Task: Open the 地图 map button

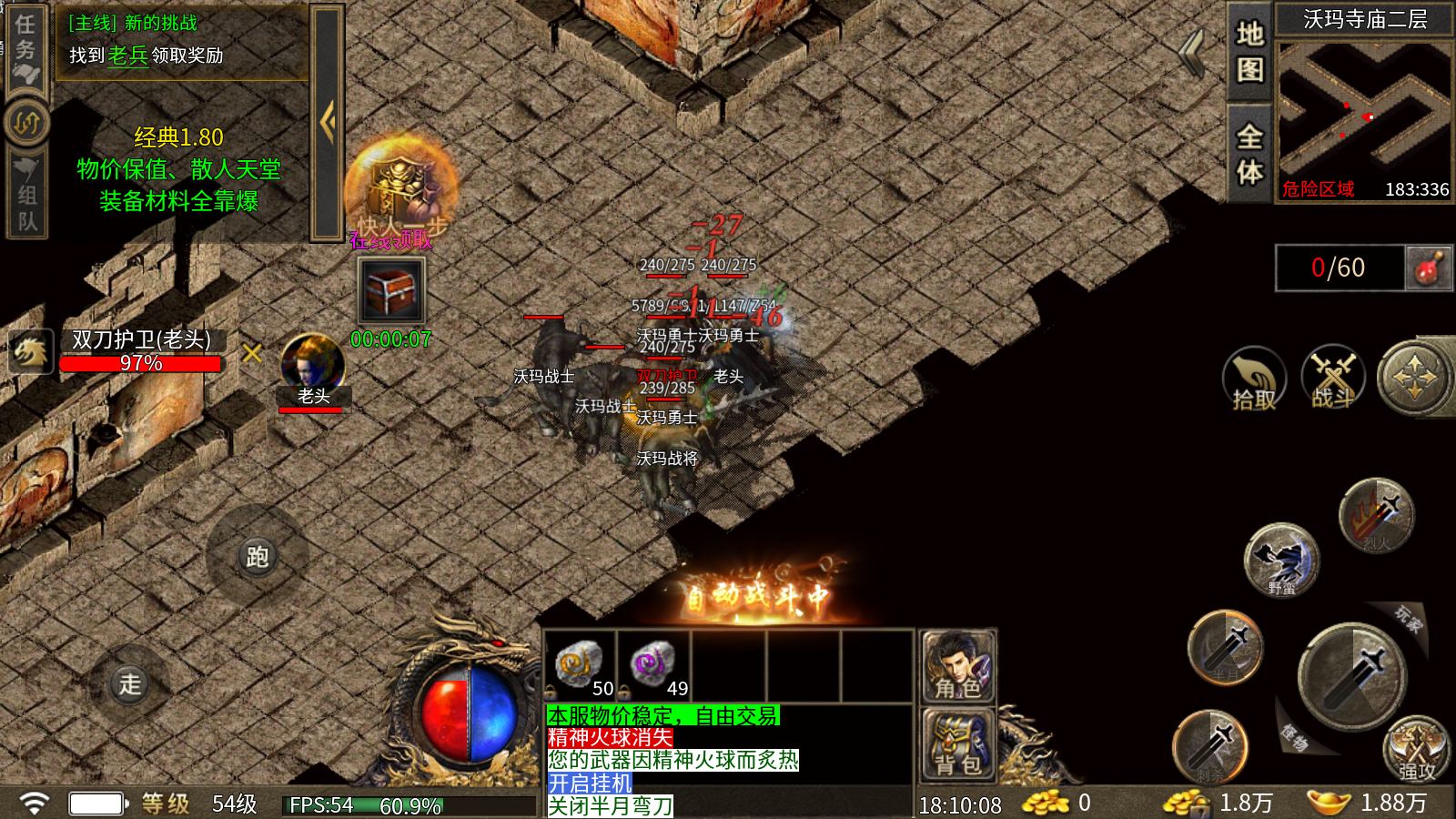Action: click(1249, 52)
